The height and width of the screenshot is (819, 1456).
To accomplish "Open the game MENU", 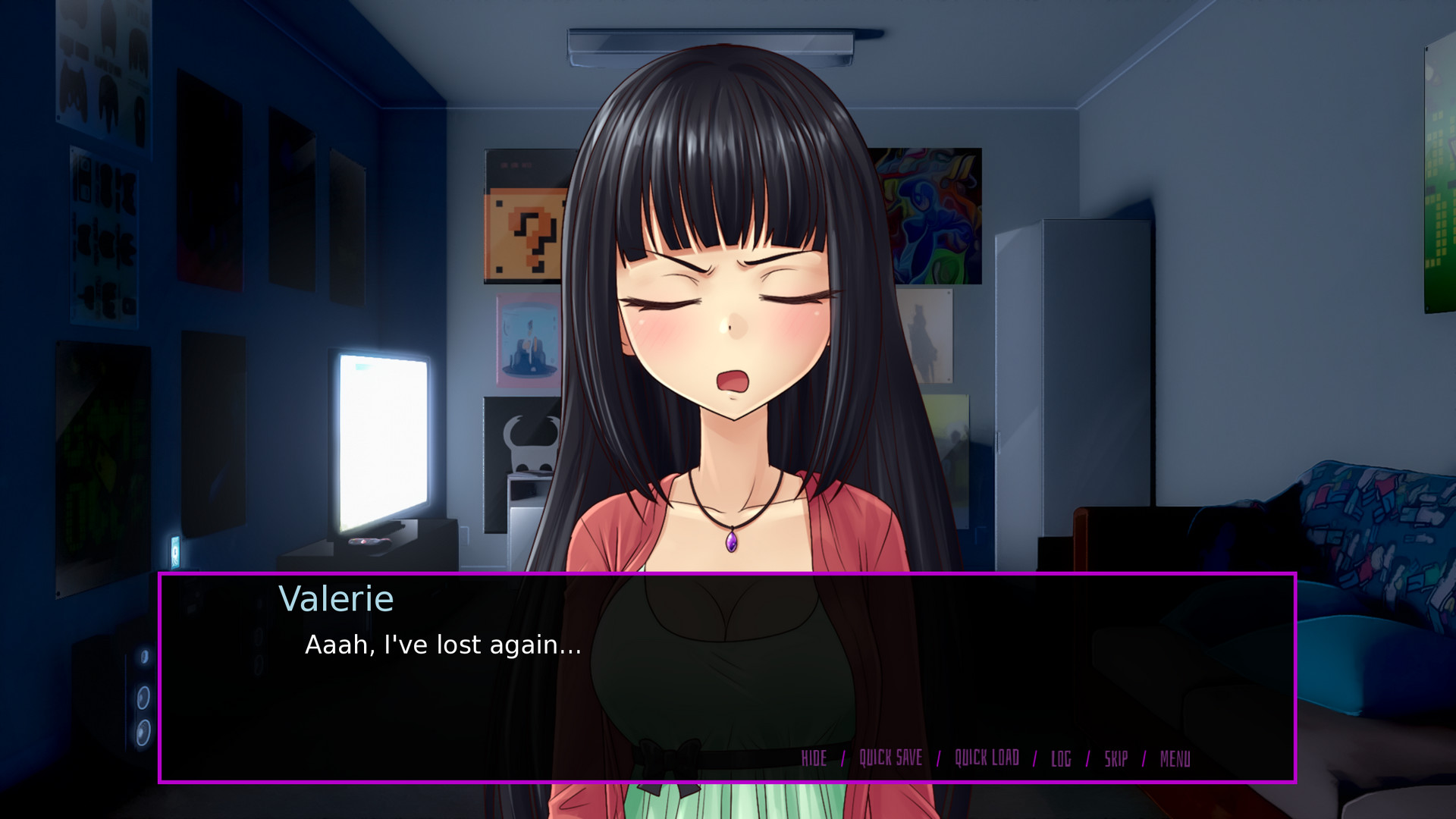I will pos(1175,758).
